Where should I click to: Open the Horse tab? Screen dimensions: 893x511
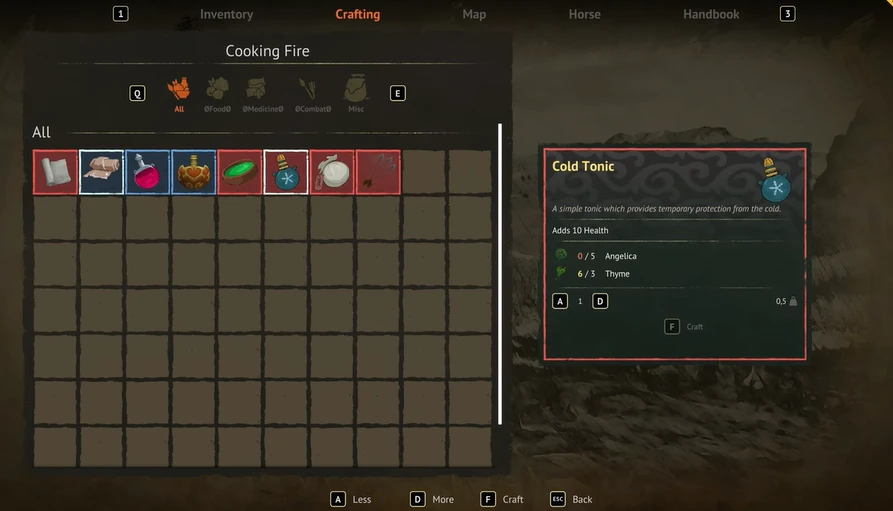584,14
